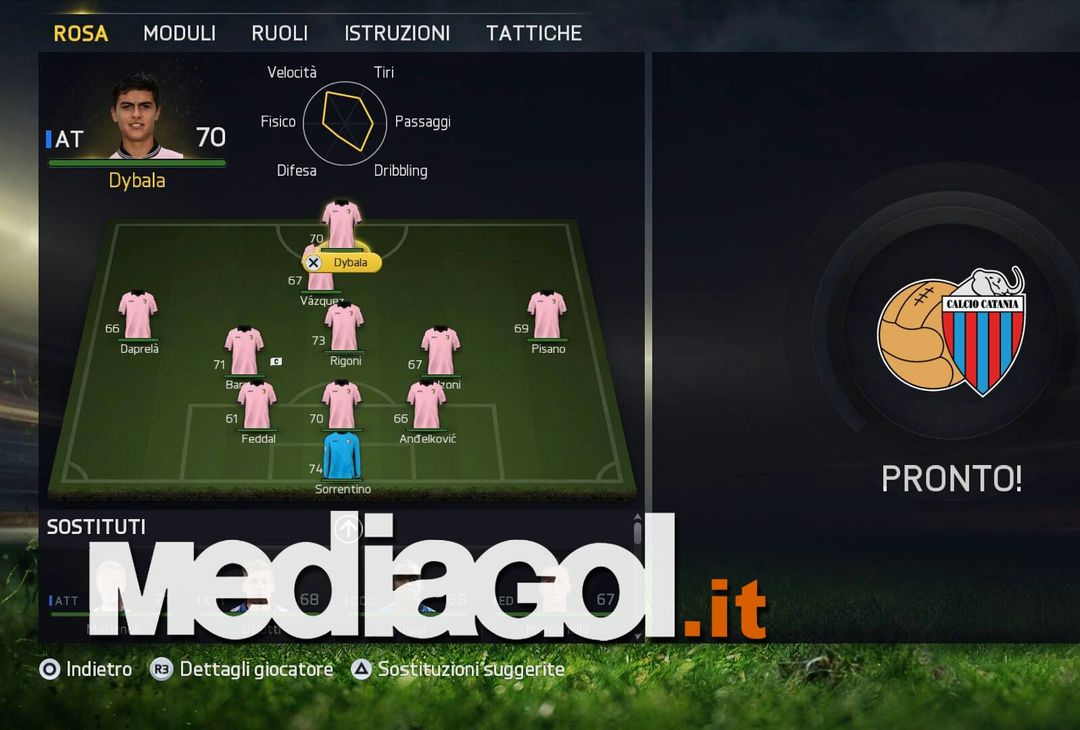The height and width of the screenshot is (730, 1080).
Task: Choose player Rigoni in midfield
Action: (x=344, y=328)
